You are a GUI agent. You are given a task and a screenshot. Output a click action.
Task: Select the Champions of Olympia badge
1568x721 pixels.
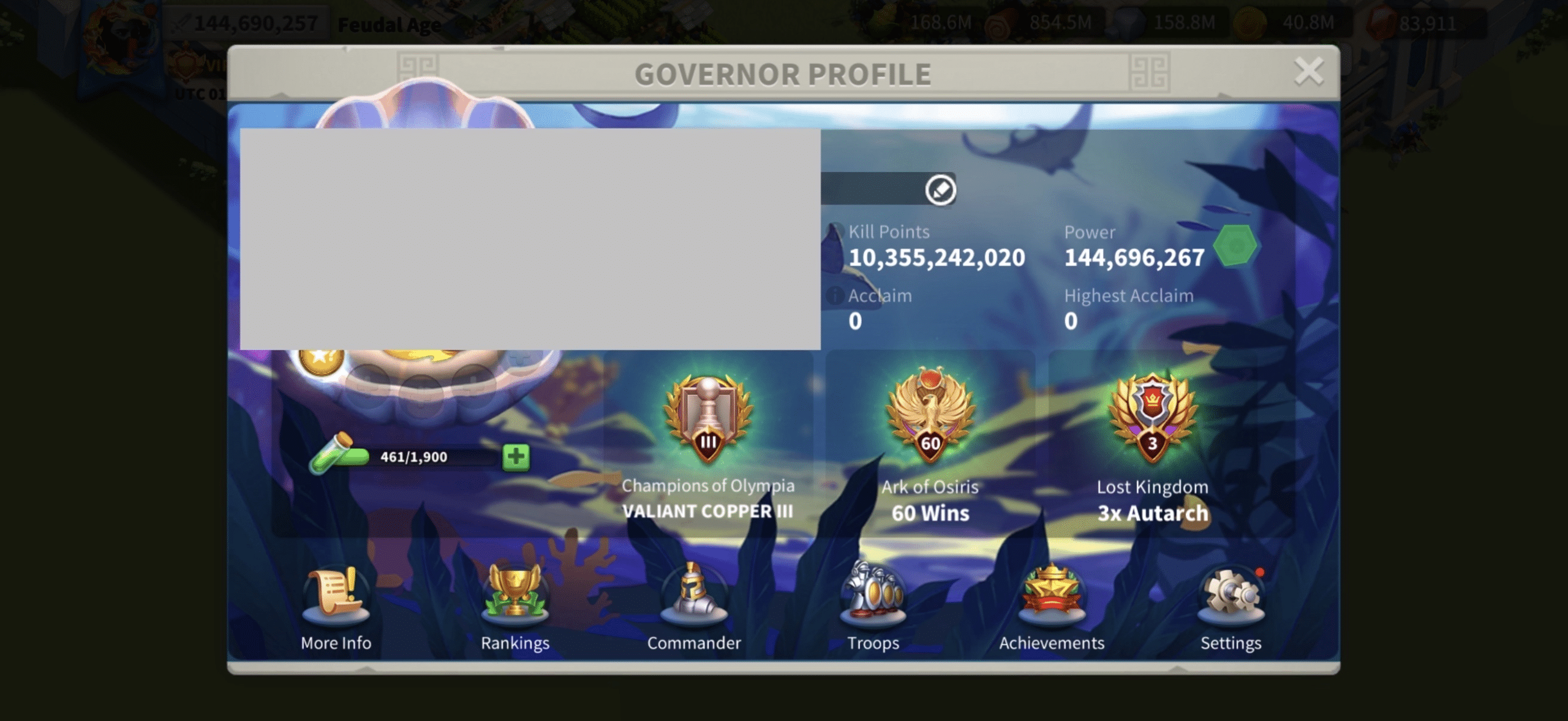pyautogui.click(x=708, y=420)
